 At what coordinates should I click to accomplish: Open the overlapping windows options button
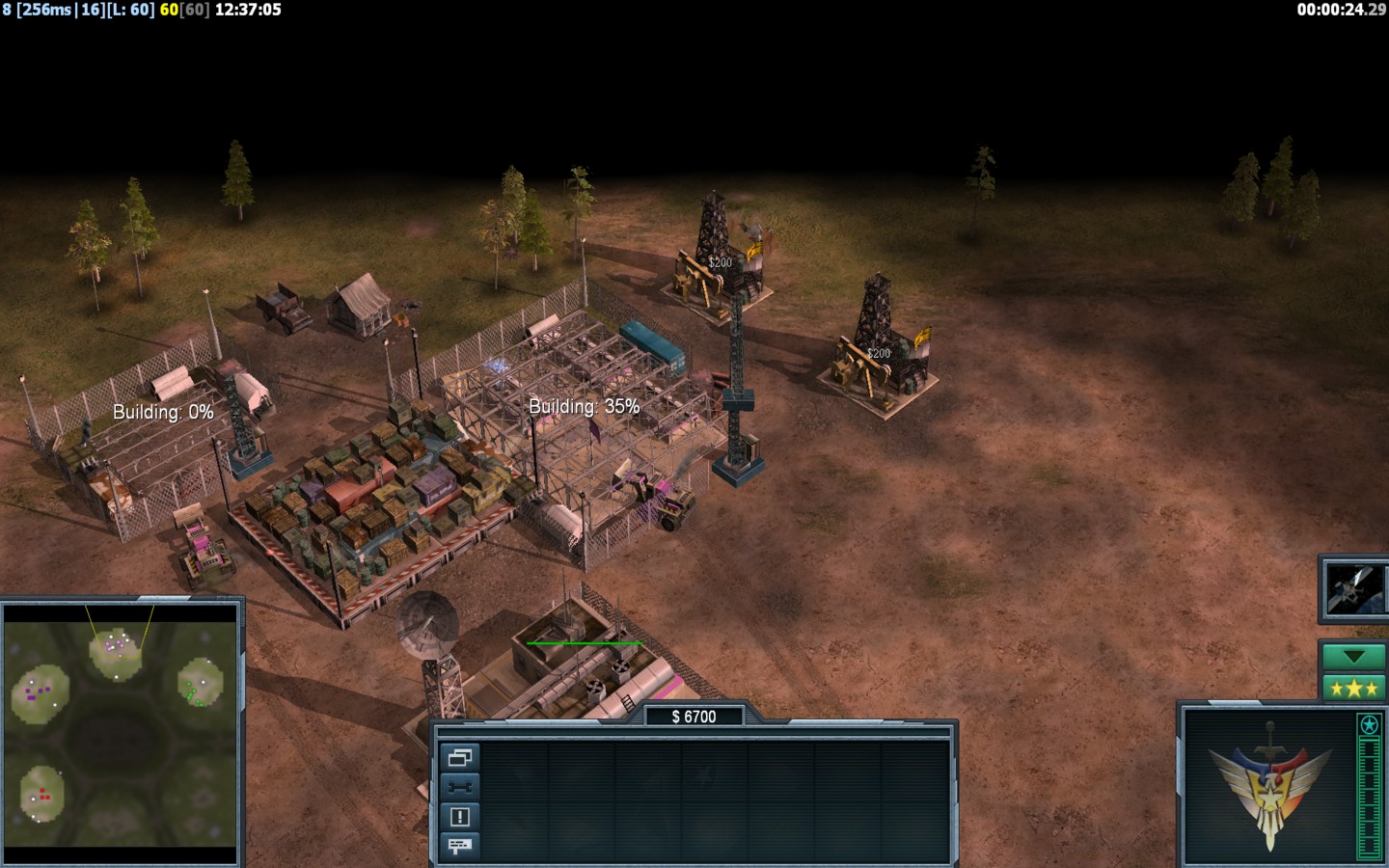coord(459,758)
